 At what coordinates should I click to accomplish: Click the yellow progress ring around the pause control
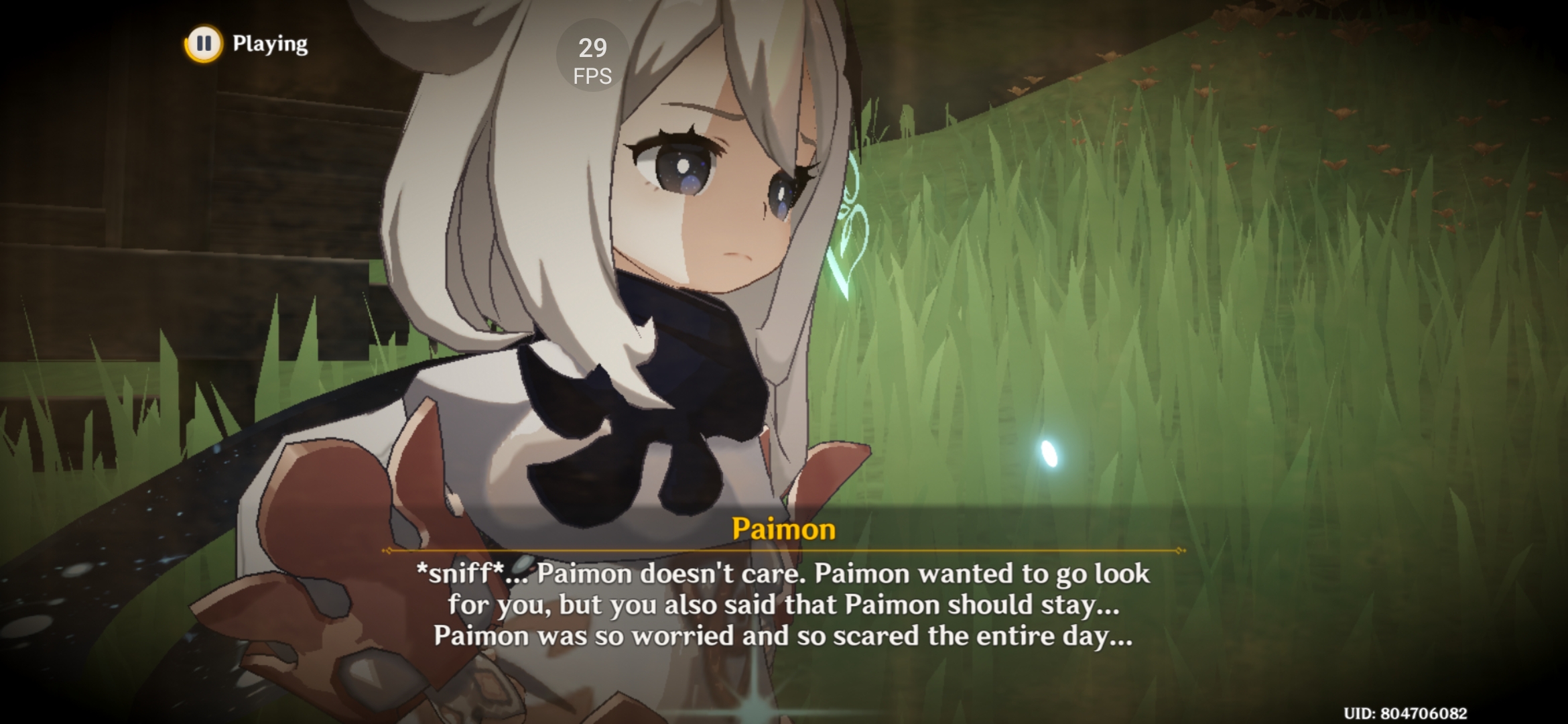pos(205,44)
